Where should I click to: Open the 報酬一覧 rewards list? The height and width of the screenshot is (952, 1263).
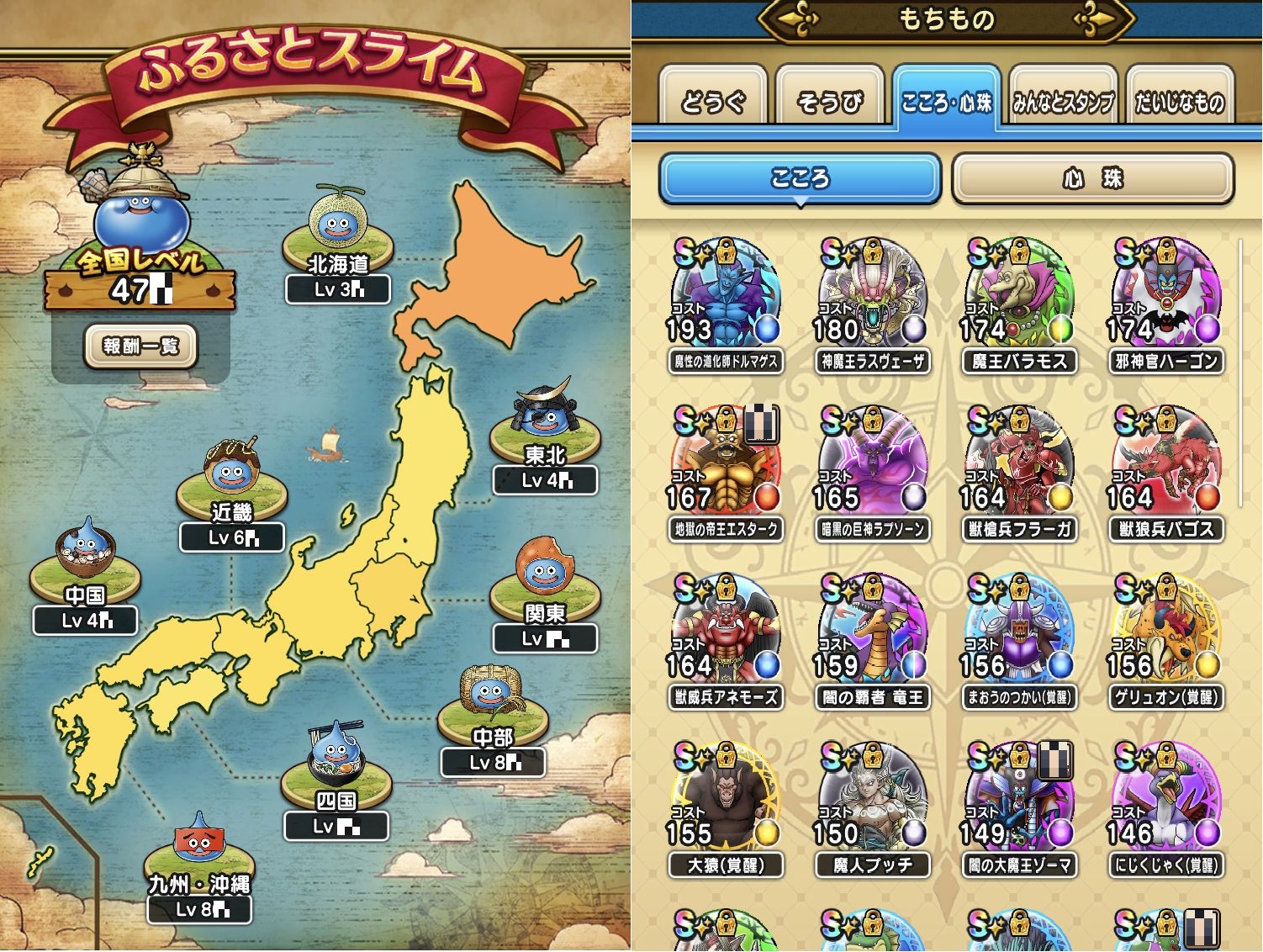point(140,346)
